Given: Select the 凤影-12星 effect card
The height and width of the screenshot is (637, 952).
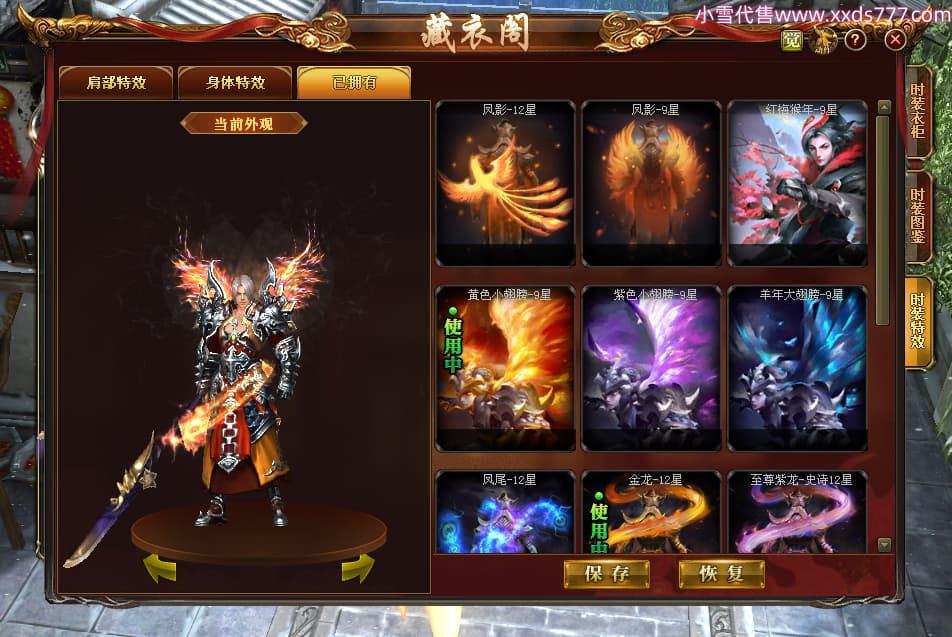Looking at the screenshot, I should [x=505, y=183].
